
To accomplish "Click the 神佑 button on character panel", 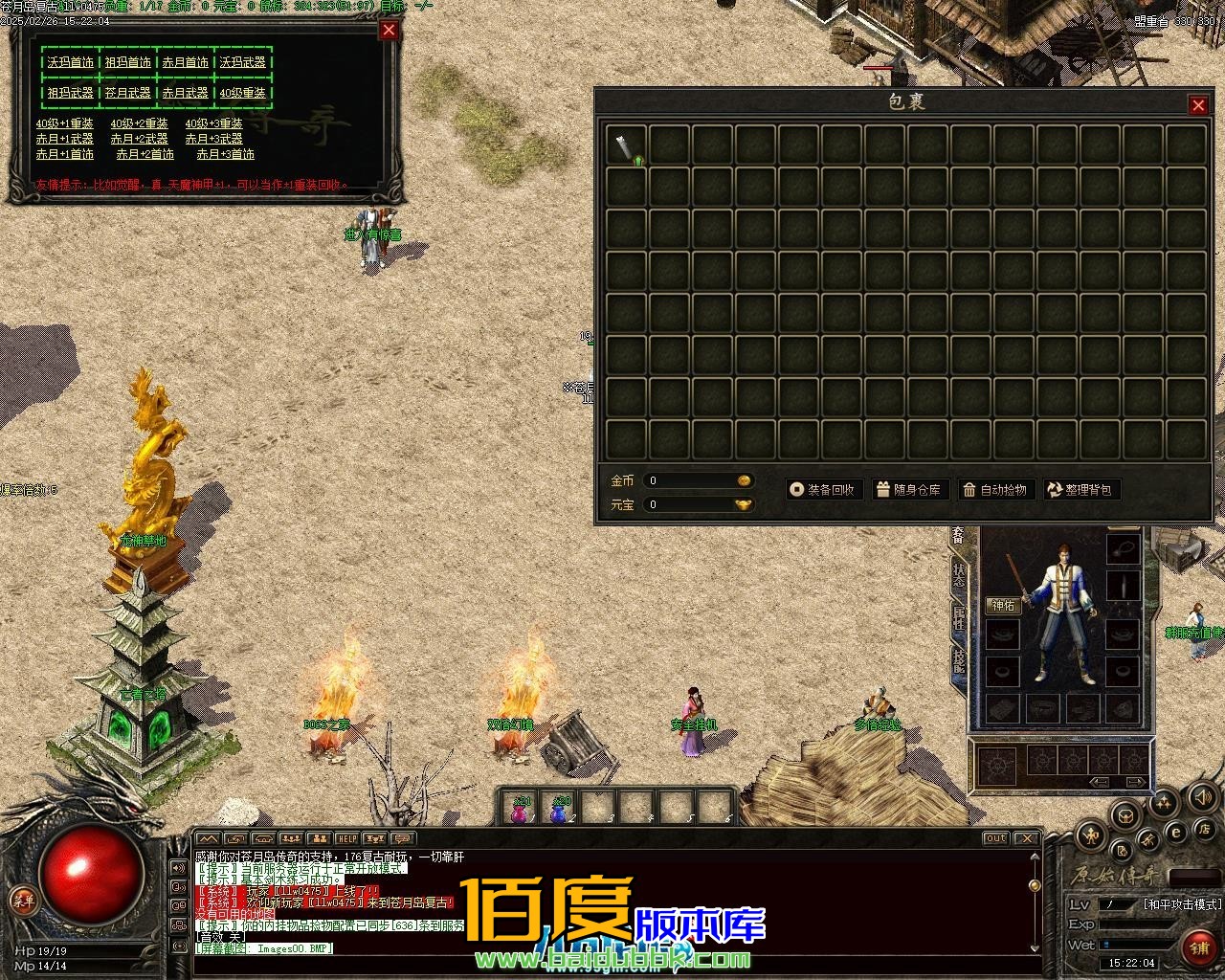I will click(x=1002, y=606).
